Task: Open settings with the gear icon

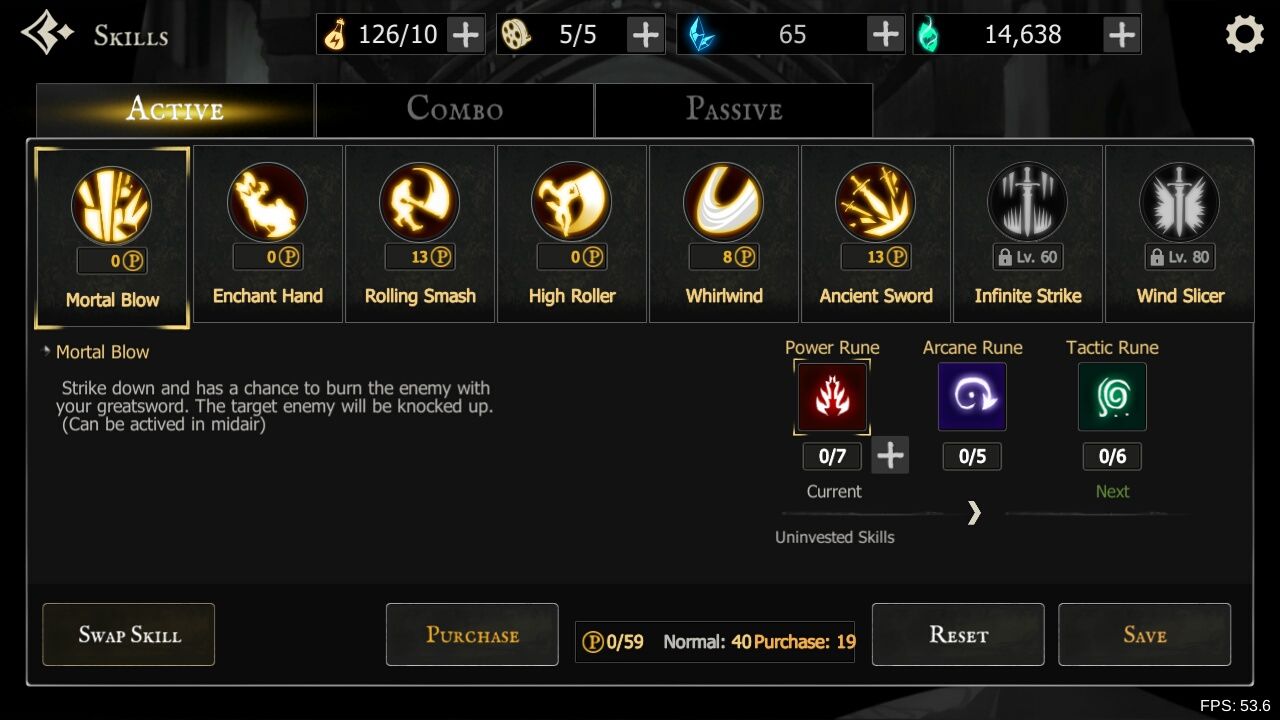Action: (1245, 35)
